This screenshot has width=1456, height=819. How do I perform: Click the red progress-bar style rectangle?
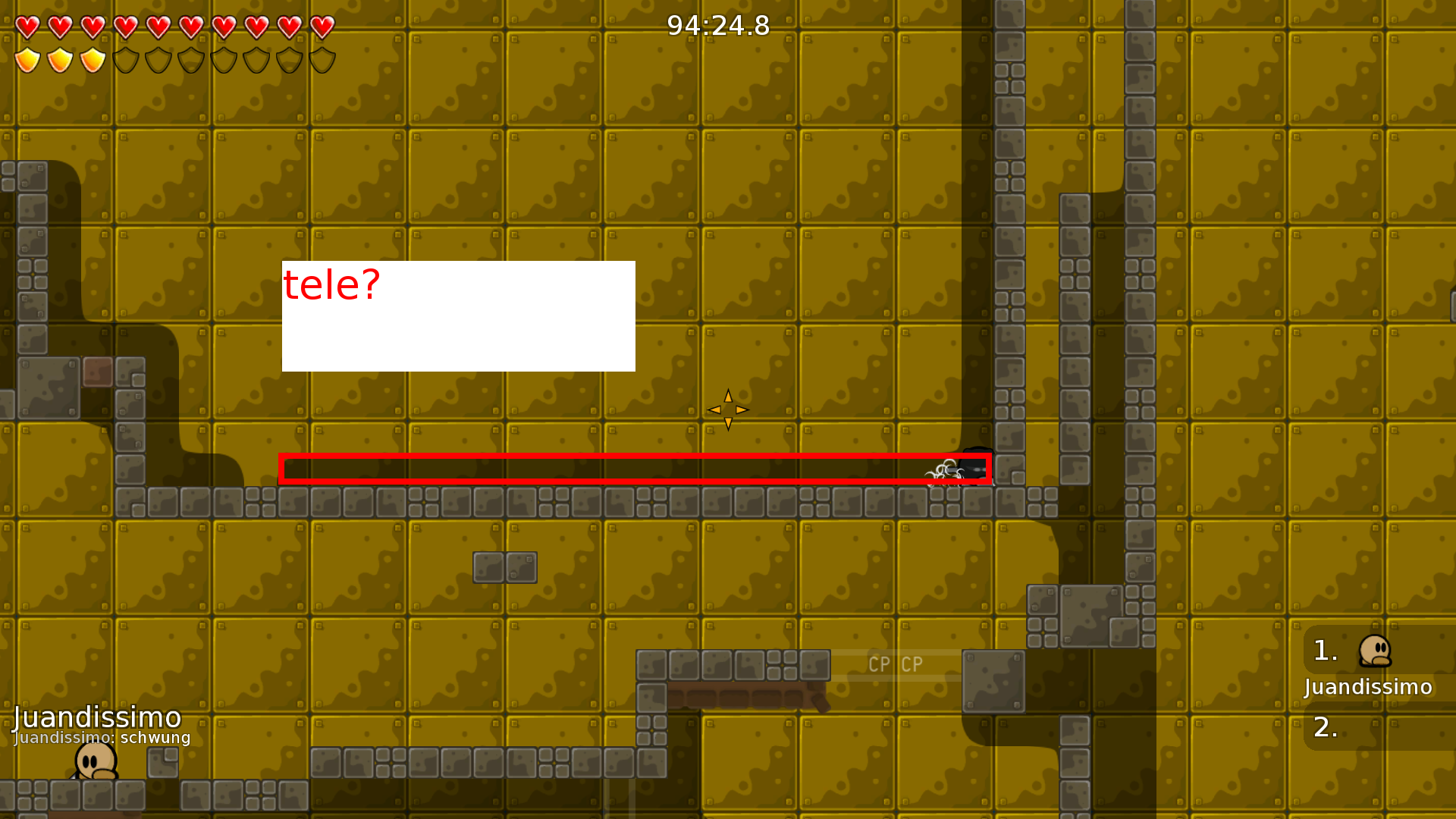[x=637, y=468]
